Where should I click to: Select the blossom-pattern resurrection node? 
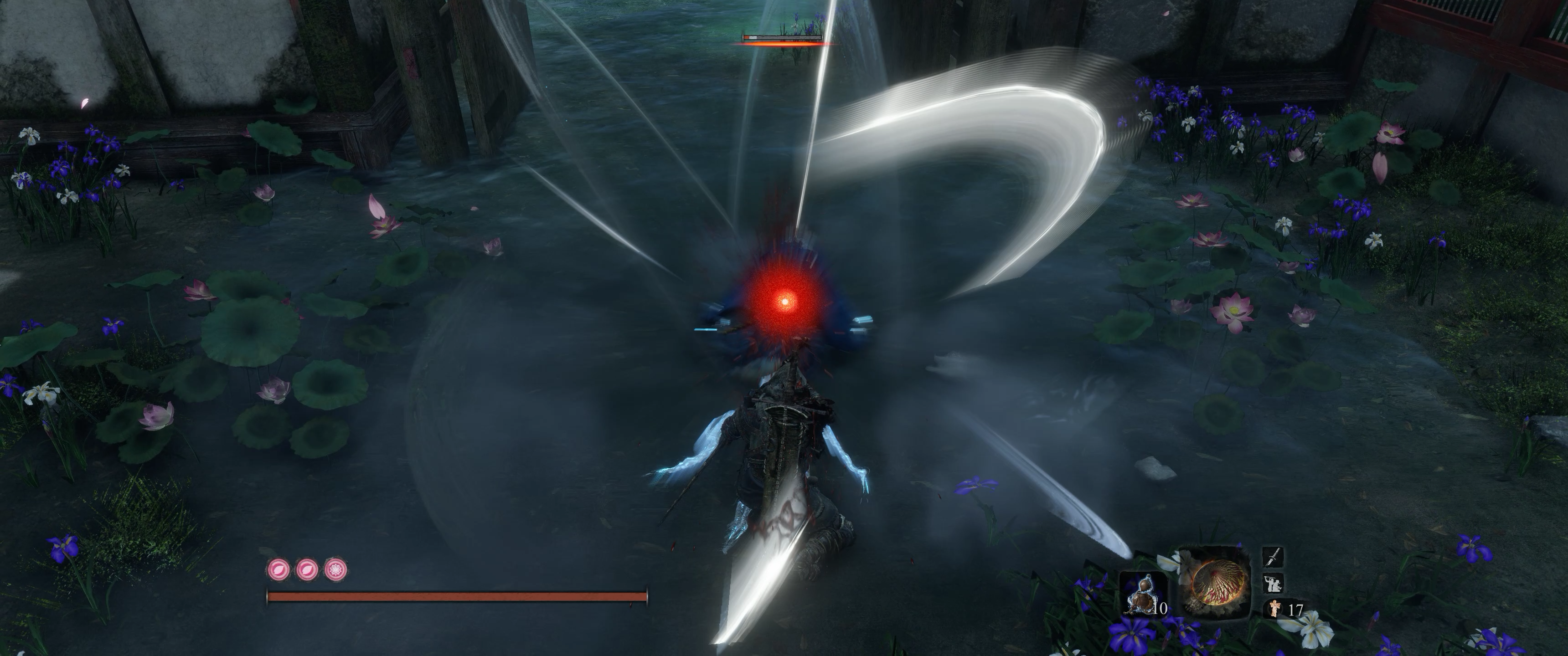(x=335, y=569)
